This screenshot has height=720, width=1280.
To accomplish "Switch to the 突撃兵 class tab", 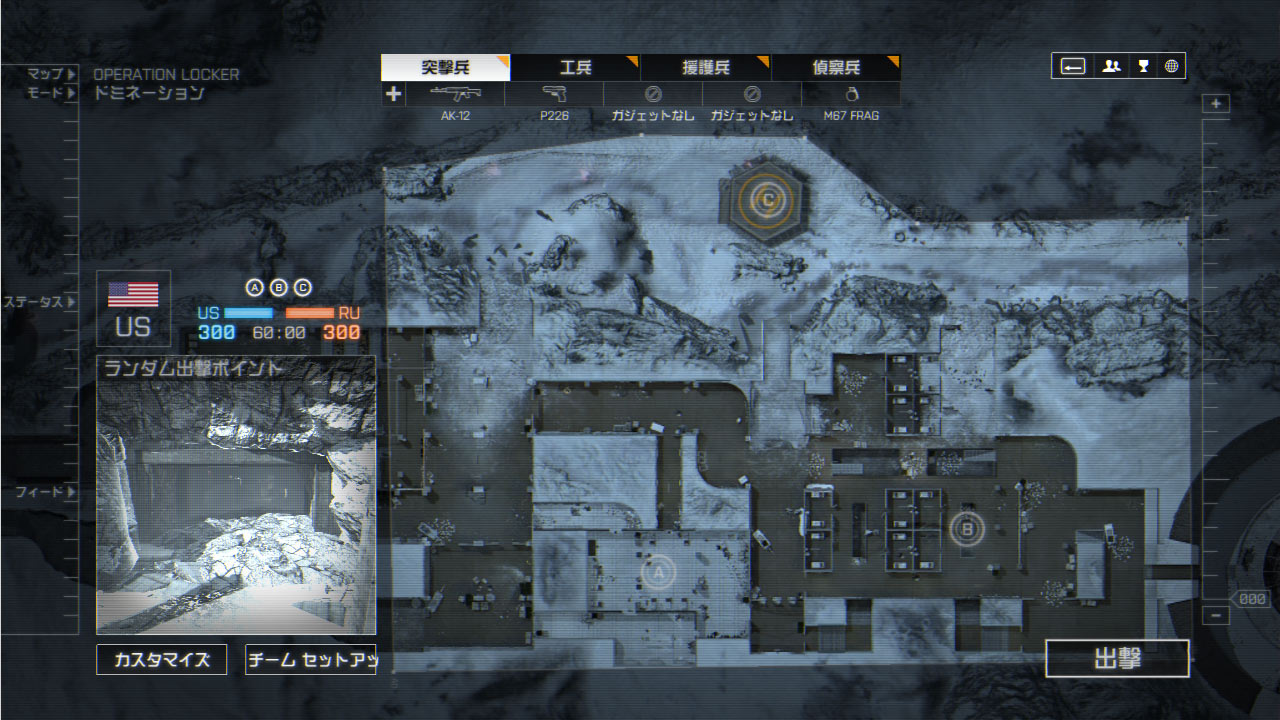I will [x=445, y=68].
